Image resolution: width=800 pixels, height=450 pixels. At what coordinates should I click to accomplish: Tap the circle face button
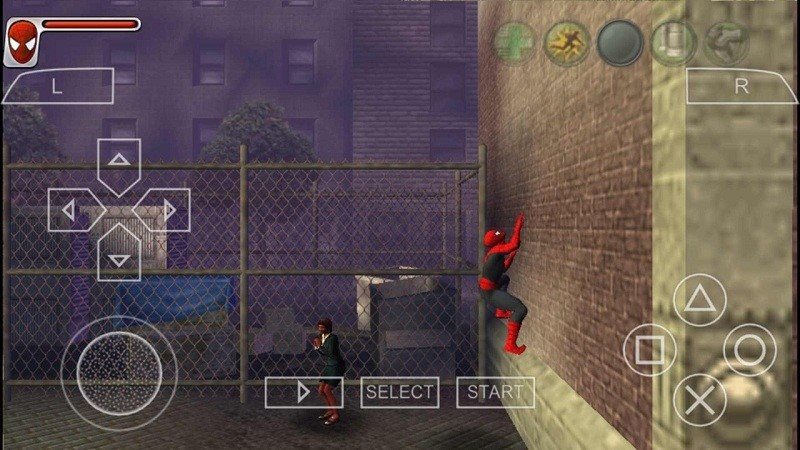tap(749, 350)
